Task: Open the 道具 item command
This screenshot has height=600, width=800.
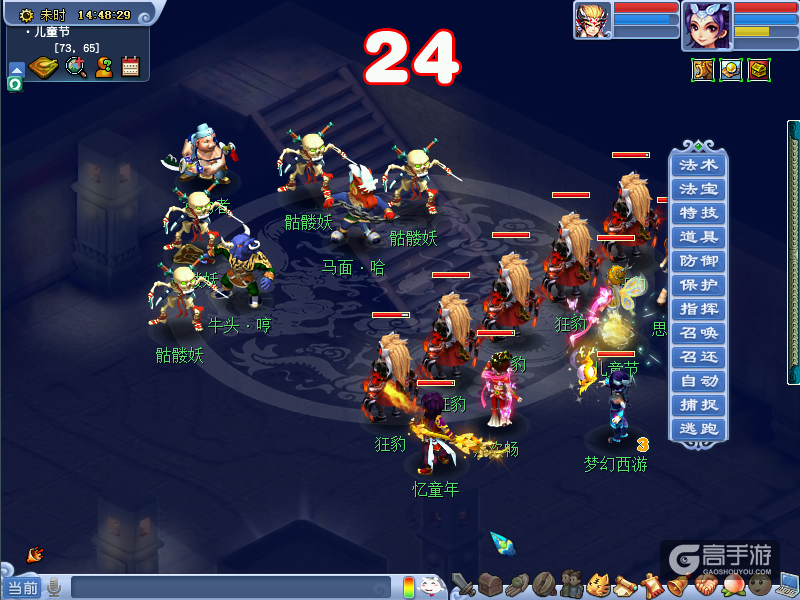Action: pyautogui.click(x=698, y=237)
